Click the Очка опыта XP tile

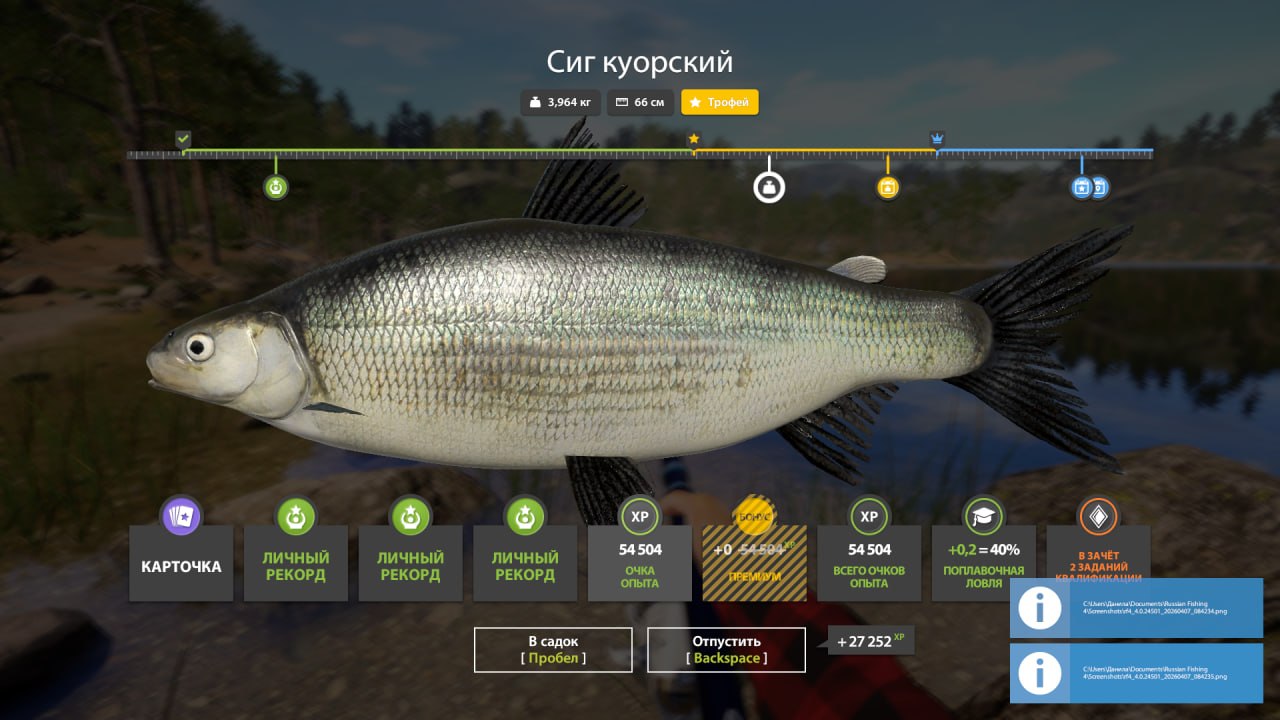pyautogui.click(x=640, y=565)
